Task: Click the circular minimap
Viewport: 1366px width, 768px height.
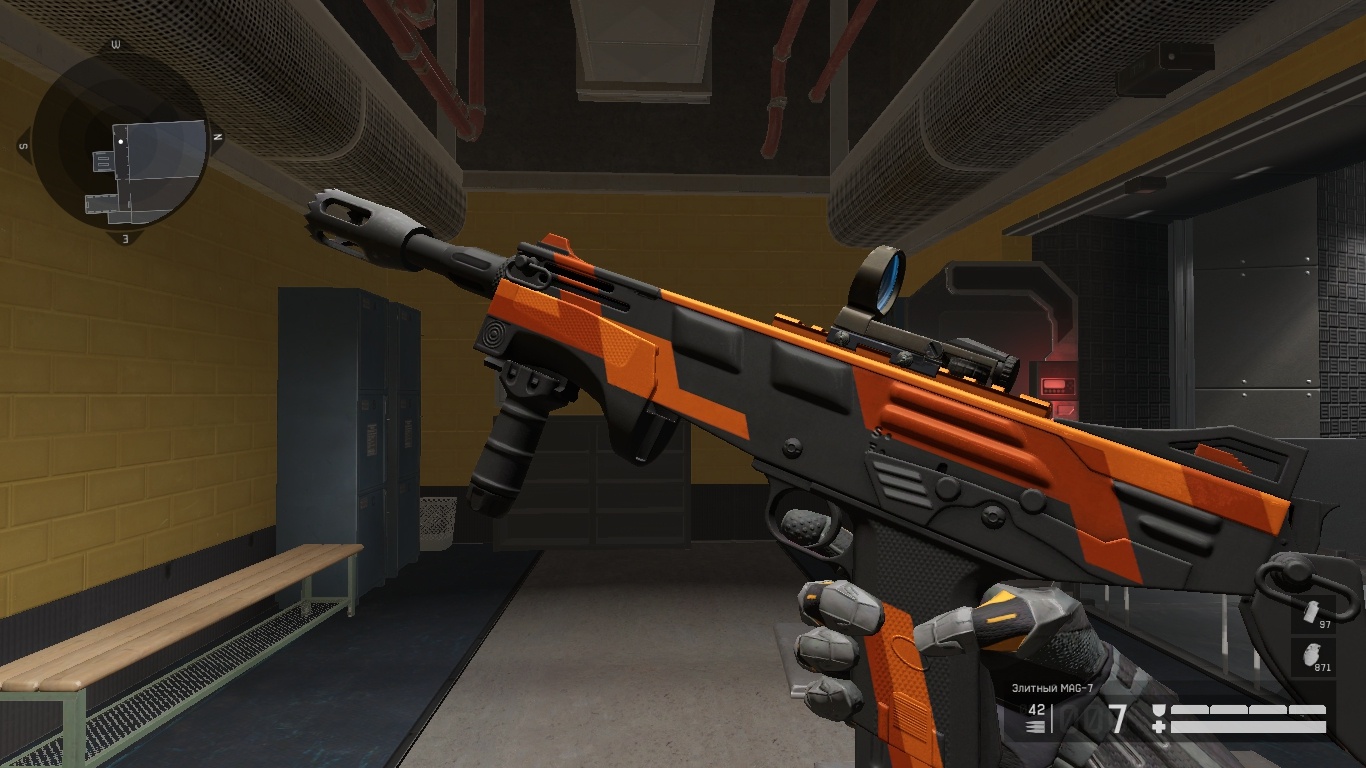Action: pos(120,142)
